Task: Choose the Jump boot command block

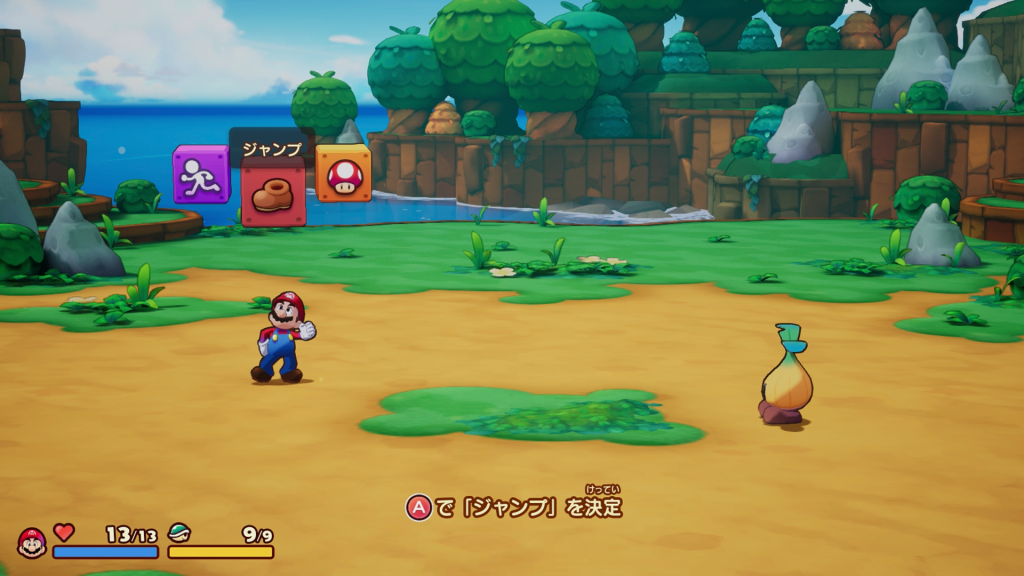Action: [x=273, y=194]
